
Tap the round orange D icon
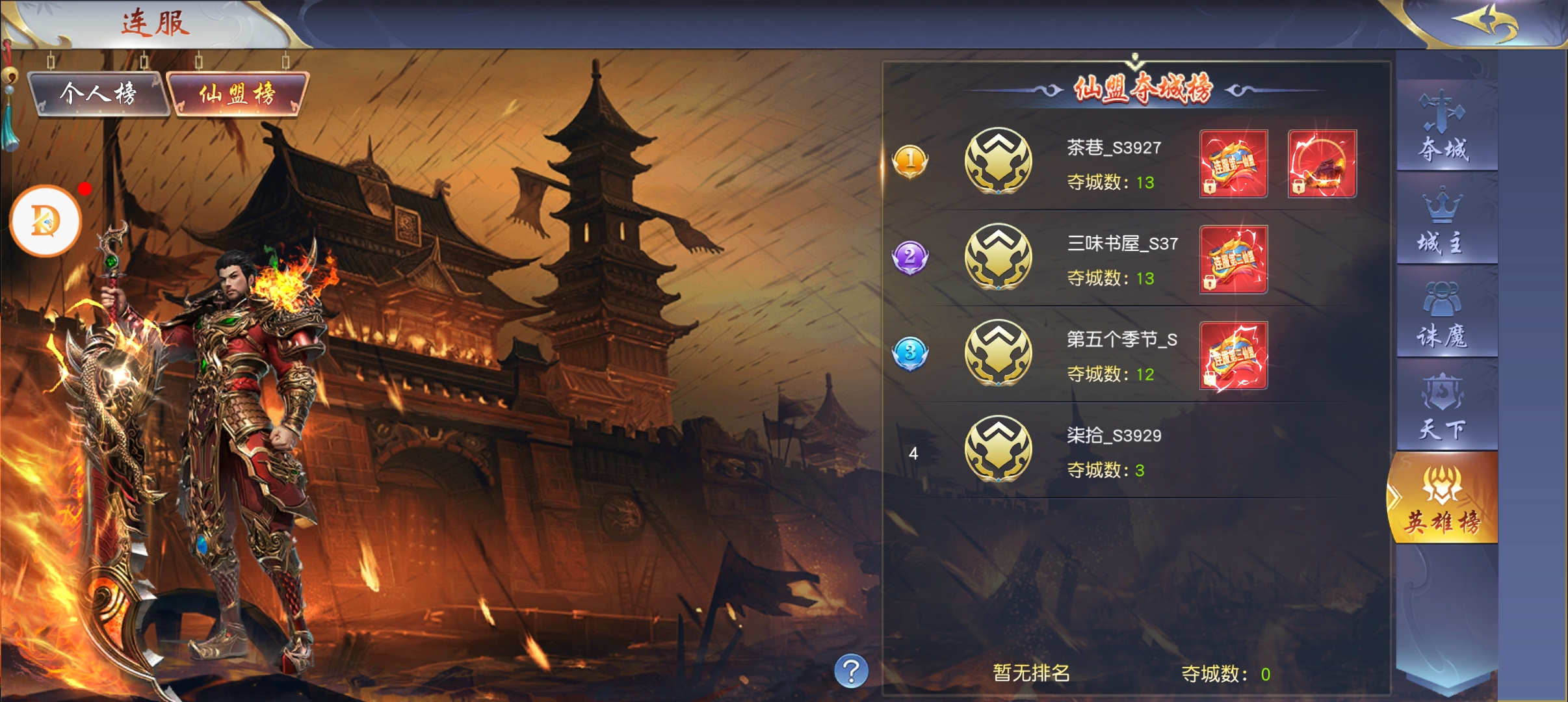coord(46,221)
